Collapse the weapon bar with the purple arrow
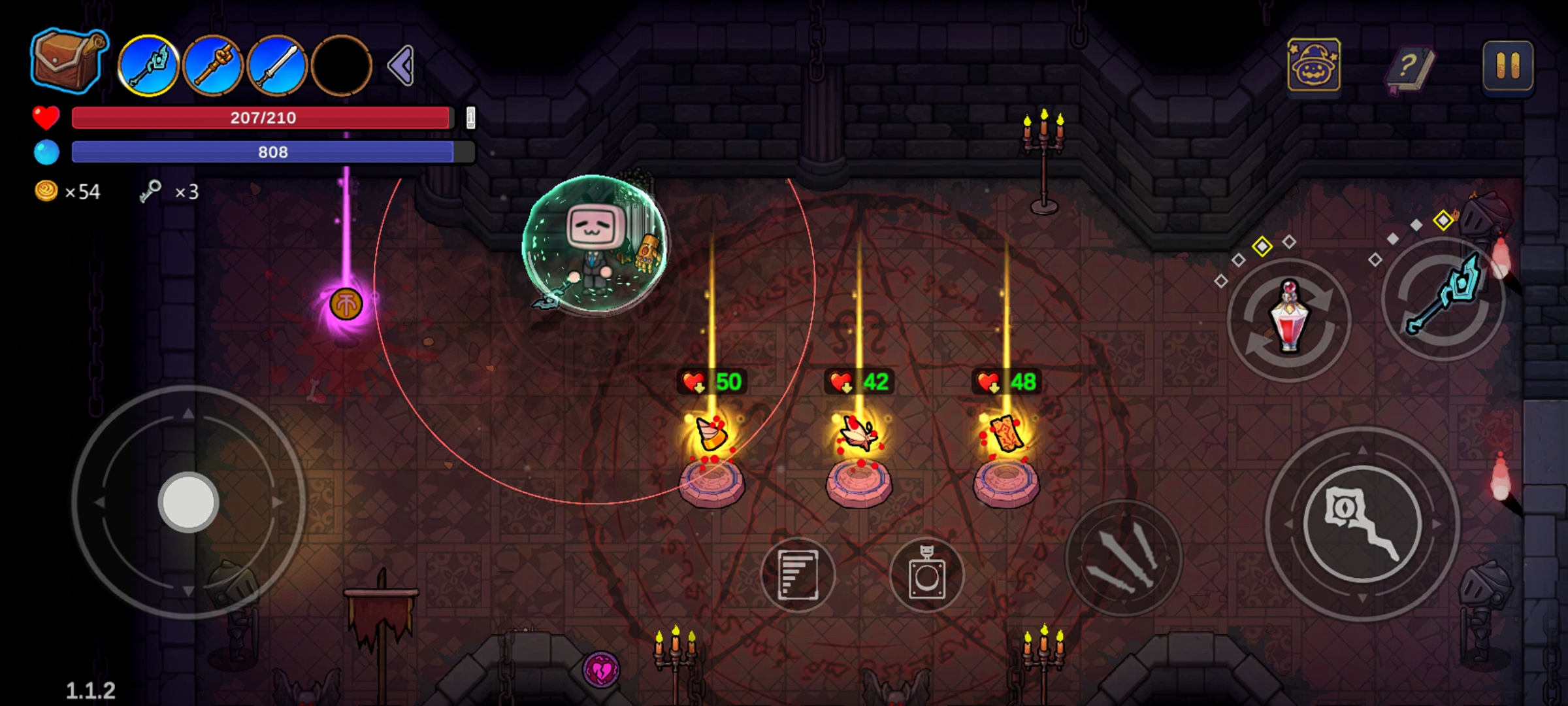Image resolution: width=1568 pixels, height=706 pixels. 401,65
